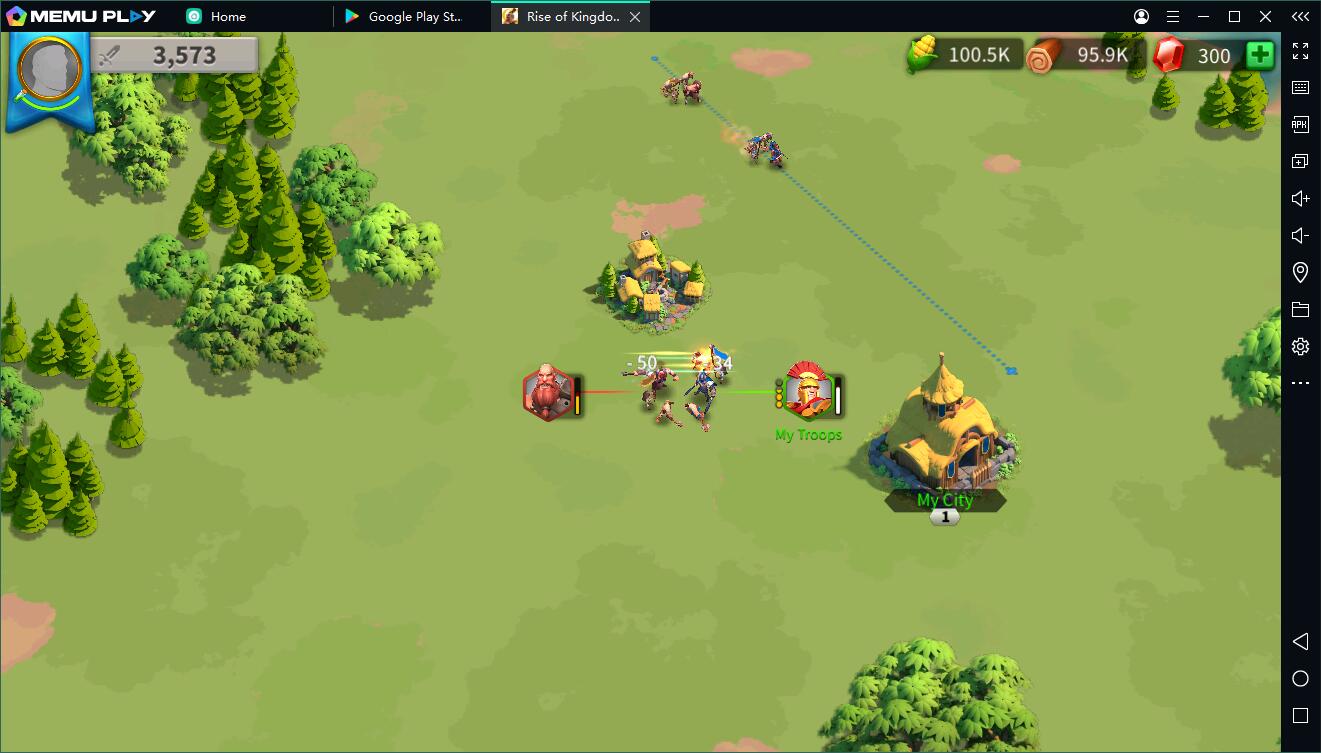Click the green plus to add gems

click(x=1260, y=55)
